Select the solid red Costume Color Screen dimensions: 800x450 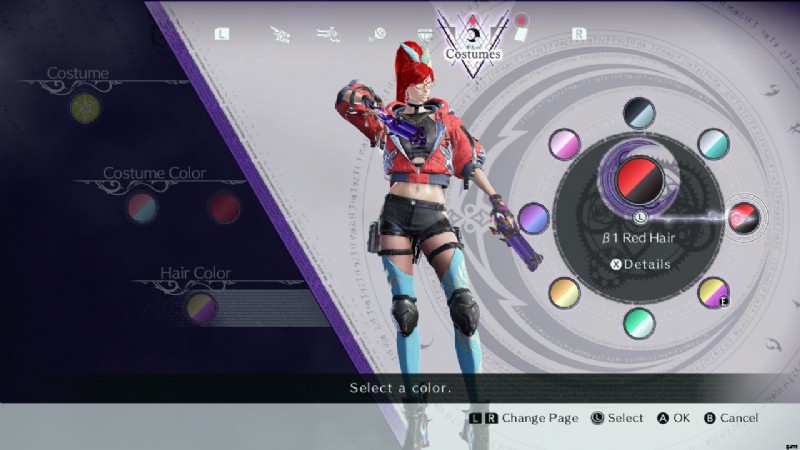[224, 207]
